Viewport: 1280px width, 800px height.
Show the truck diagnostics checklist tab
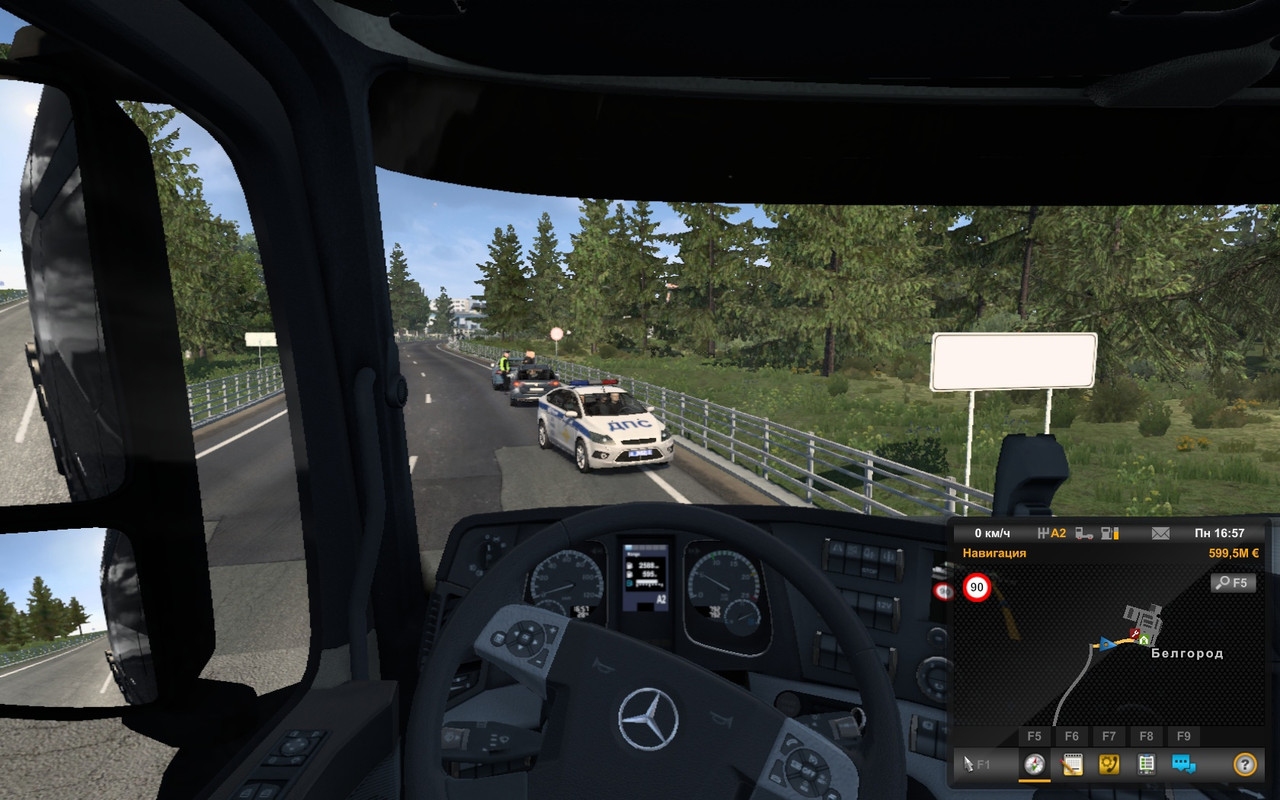(1146, 765)
